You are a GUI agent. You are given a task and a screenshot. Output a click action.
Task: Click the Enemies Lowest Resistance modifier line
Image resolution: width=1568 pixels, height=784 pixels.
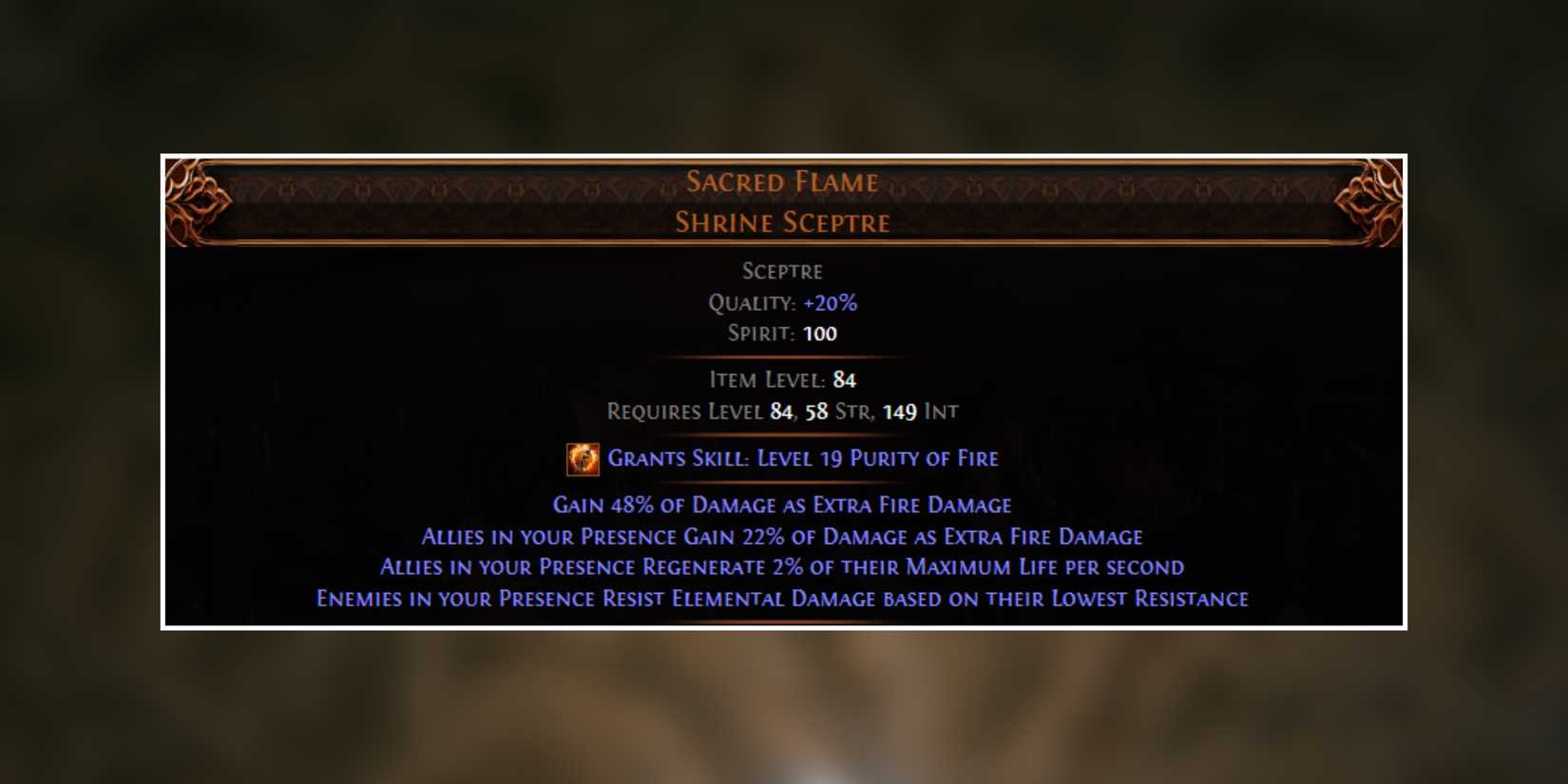781,599
